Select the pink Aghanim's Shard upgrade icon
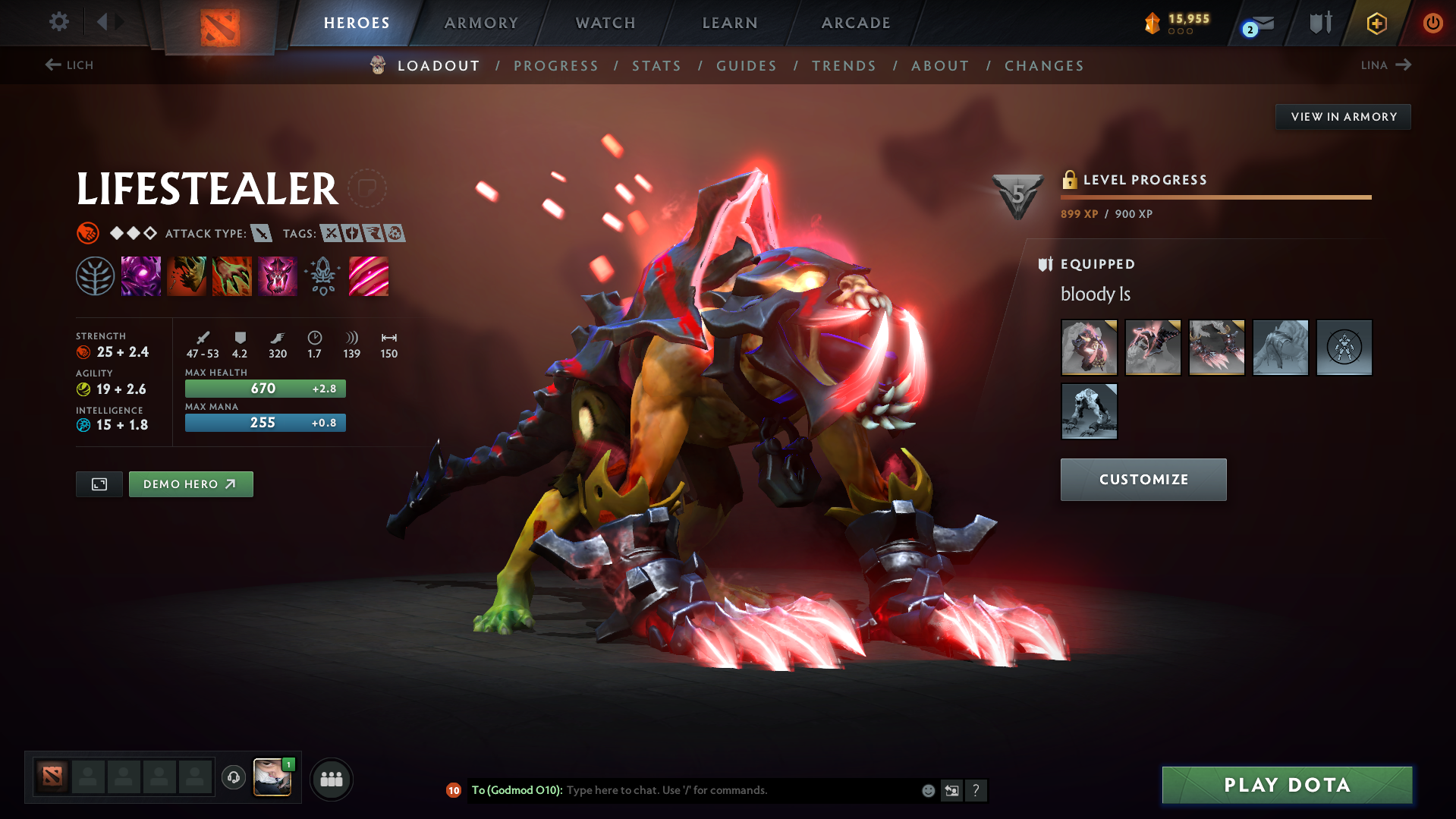The height and width of the screenshot is (819, 1456). pos(369,276)
